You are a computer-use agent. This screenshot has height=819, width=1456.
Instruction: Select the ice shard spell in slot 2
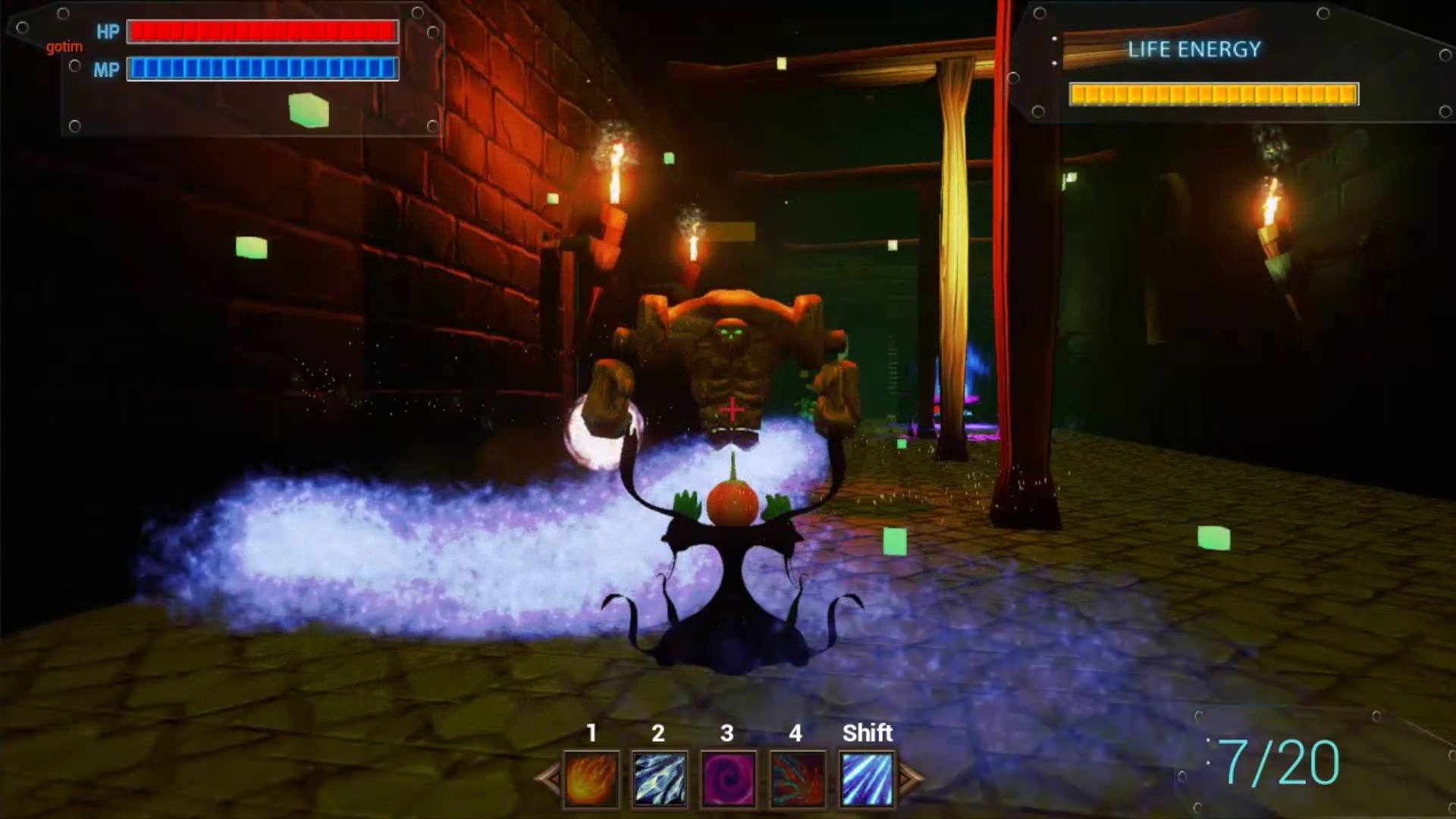pos(658,777)
